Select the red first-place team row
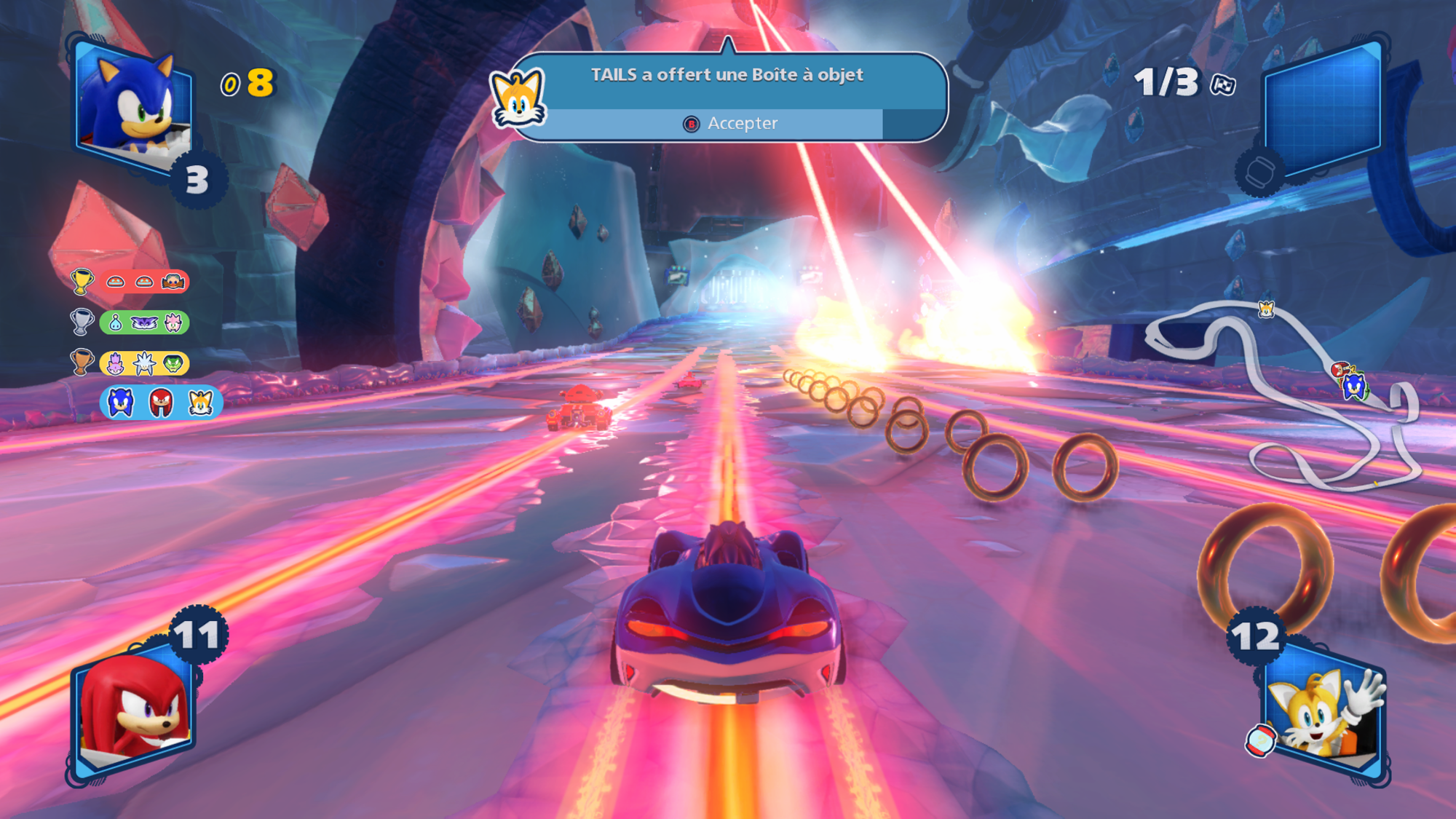The width and height of the screenshot is (1456, 819). tap(143, 282)
